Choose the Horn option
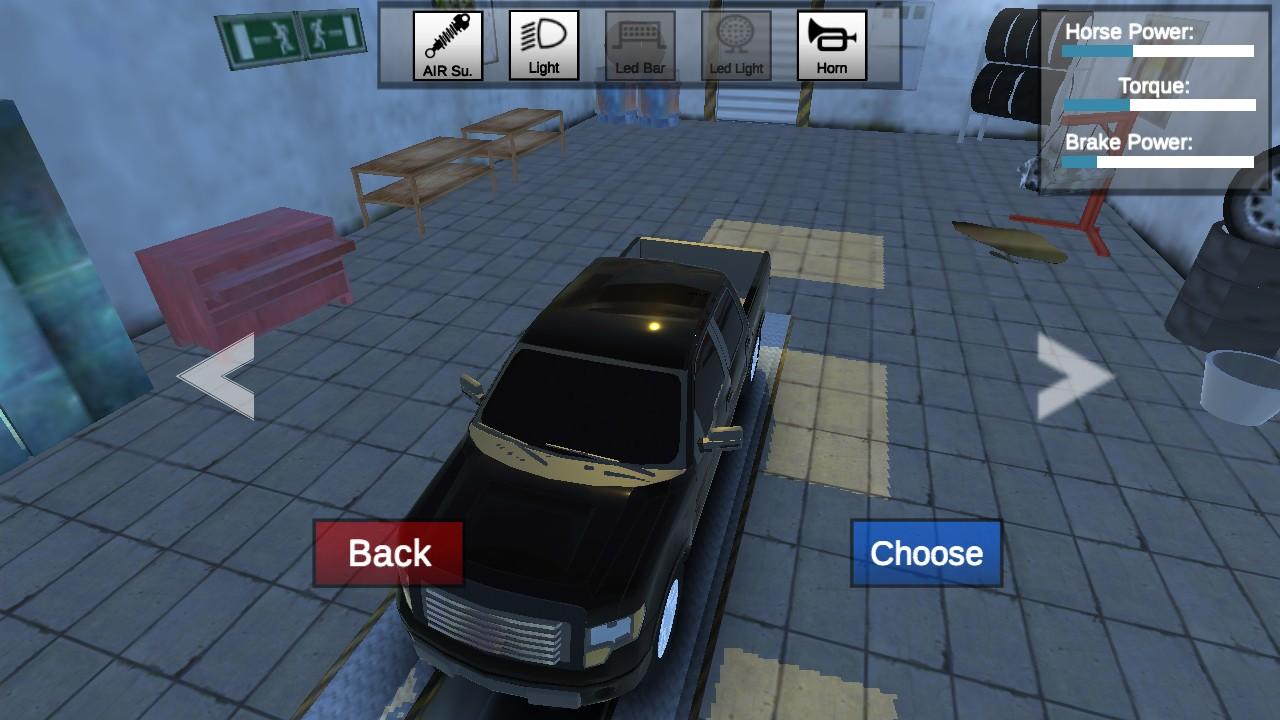This screenshot has width=1280, height=720. pos(831,46)
